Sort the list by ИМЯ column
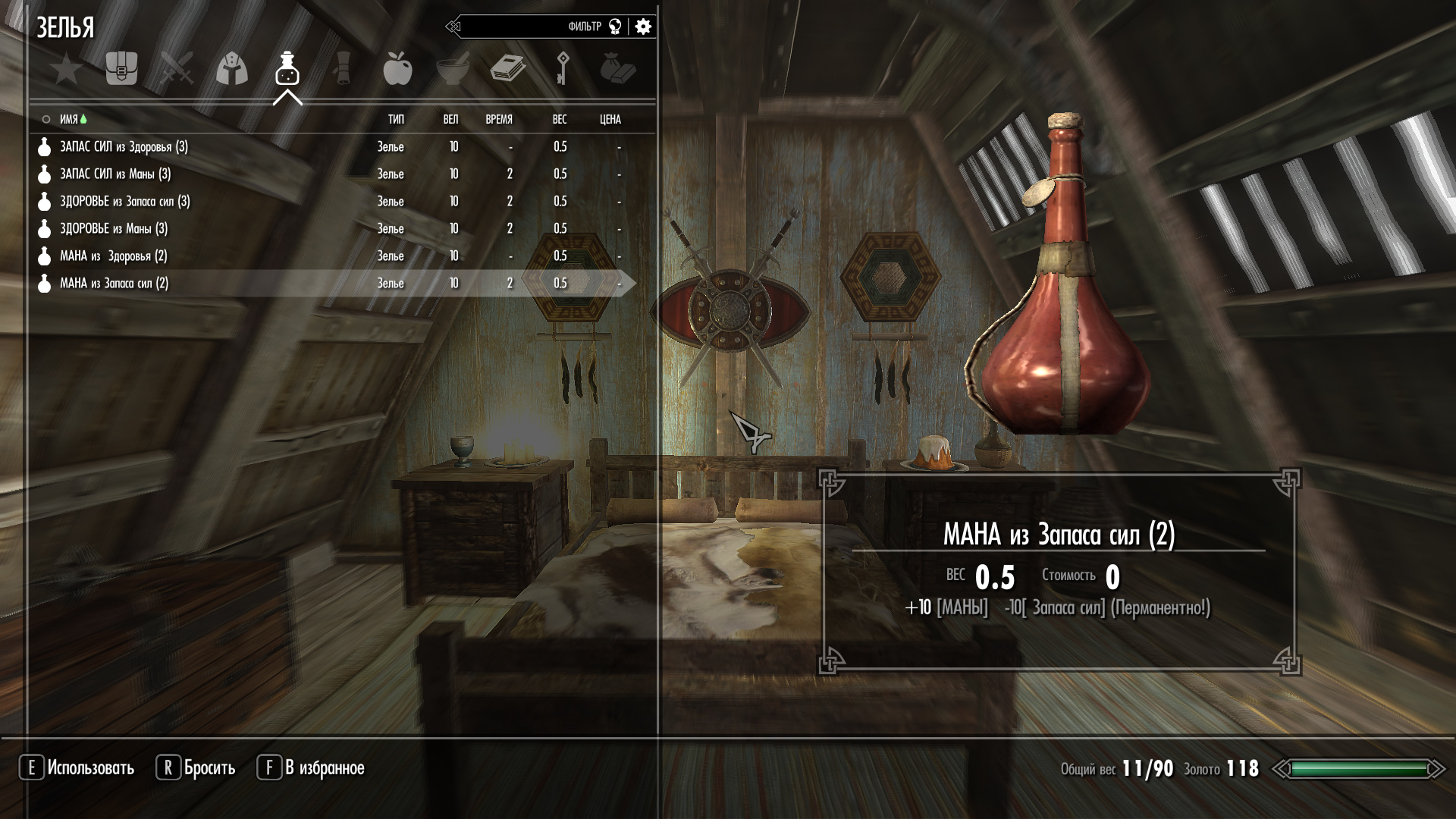1456x819 pixels. 69,119
